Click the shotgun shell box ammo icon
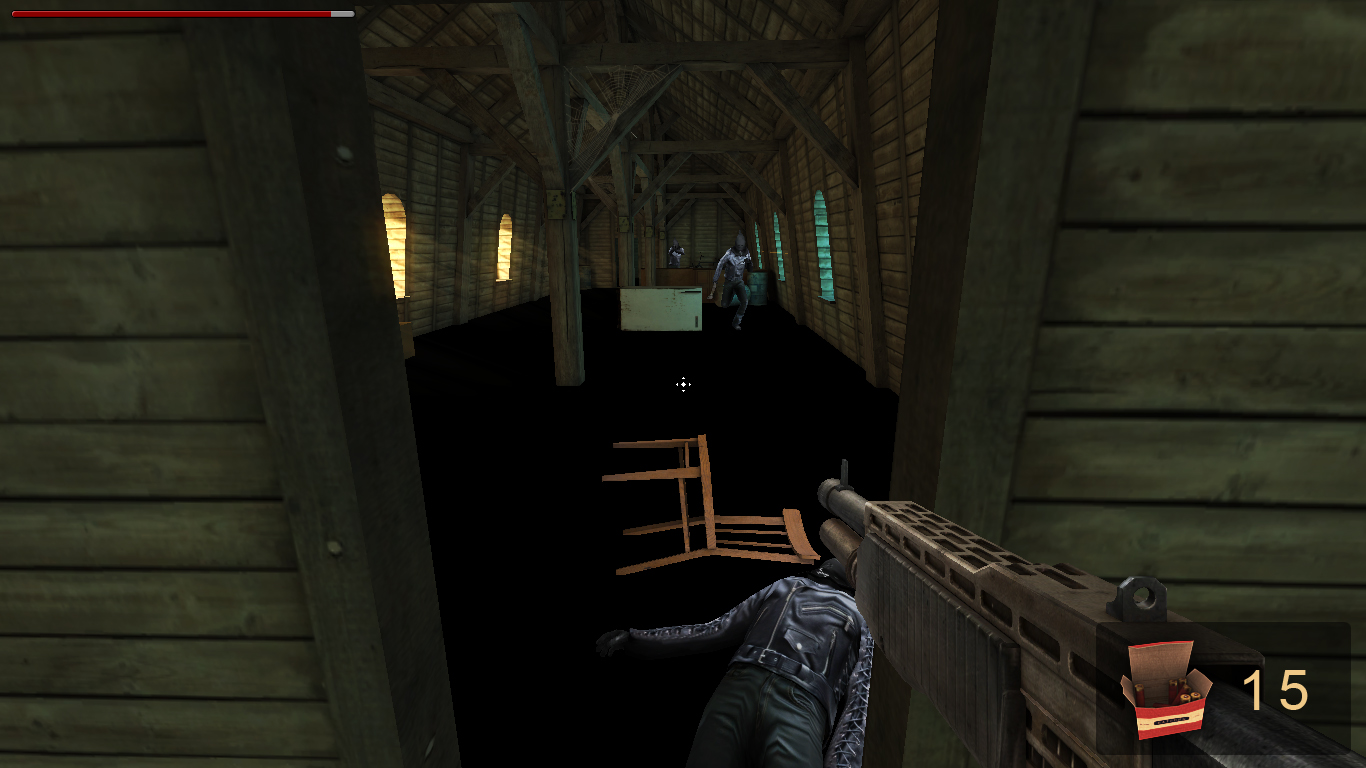 click(1167, 690)
